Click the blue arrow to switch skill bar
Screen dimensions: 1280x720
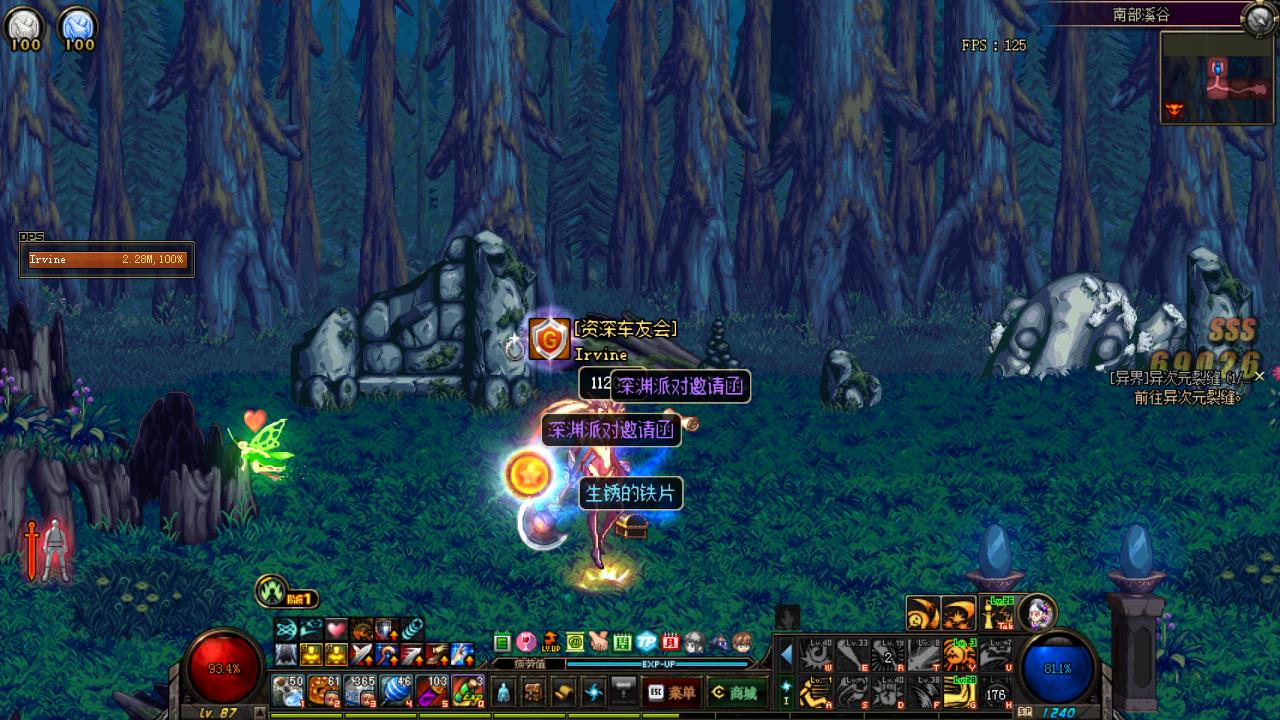pos(786,655)
